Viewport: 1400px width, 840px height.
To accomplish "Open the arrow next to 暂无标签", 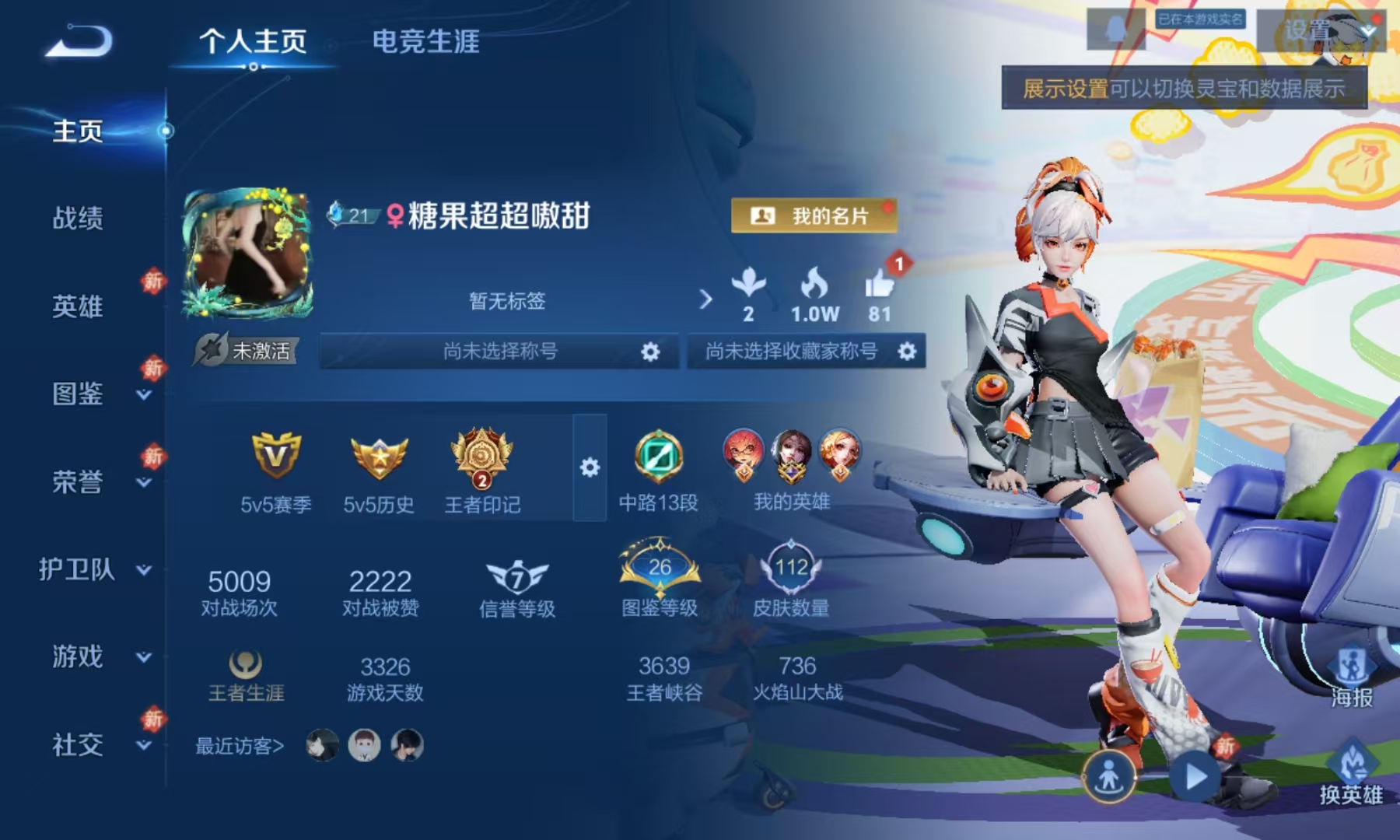I will [706, 297].
